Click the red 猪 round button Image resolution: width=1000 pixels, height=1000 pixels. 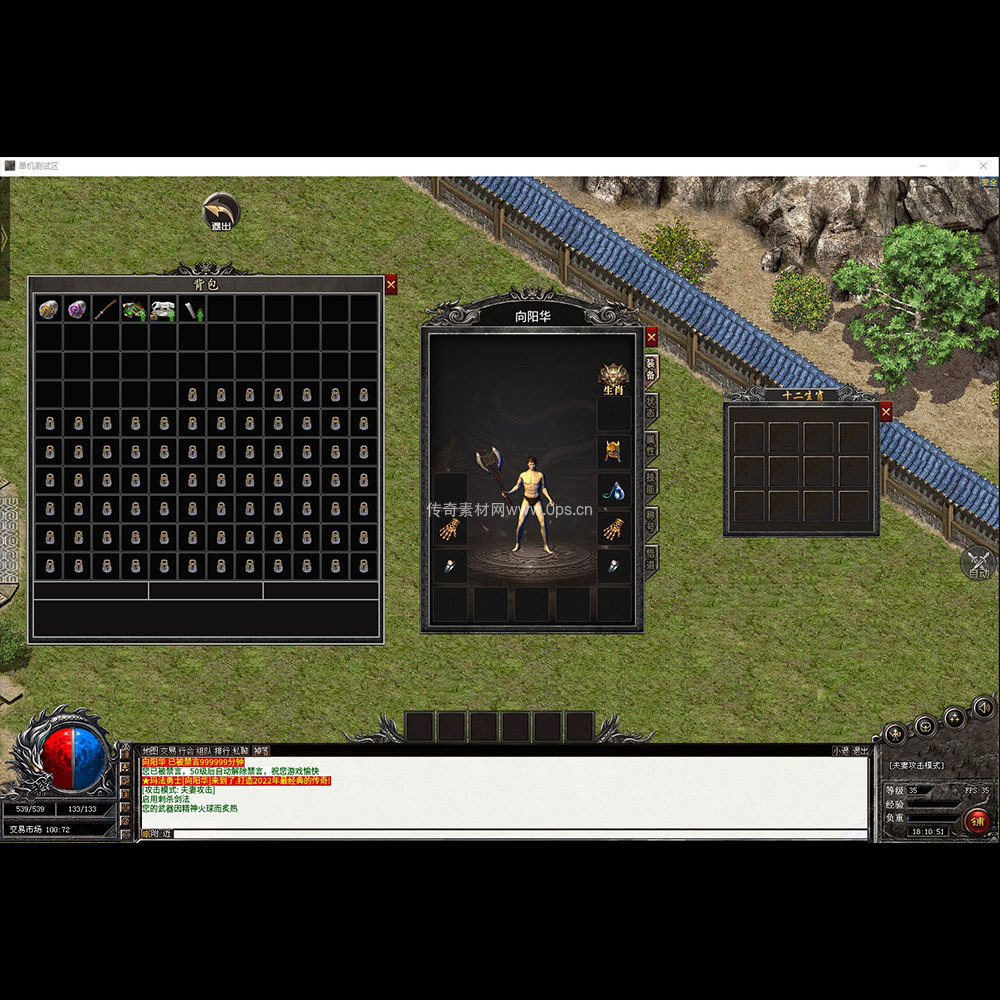click(x=978, y=821)
